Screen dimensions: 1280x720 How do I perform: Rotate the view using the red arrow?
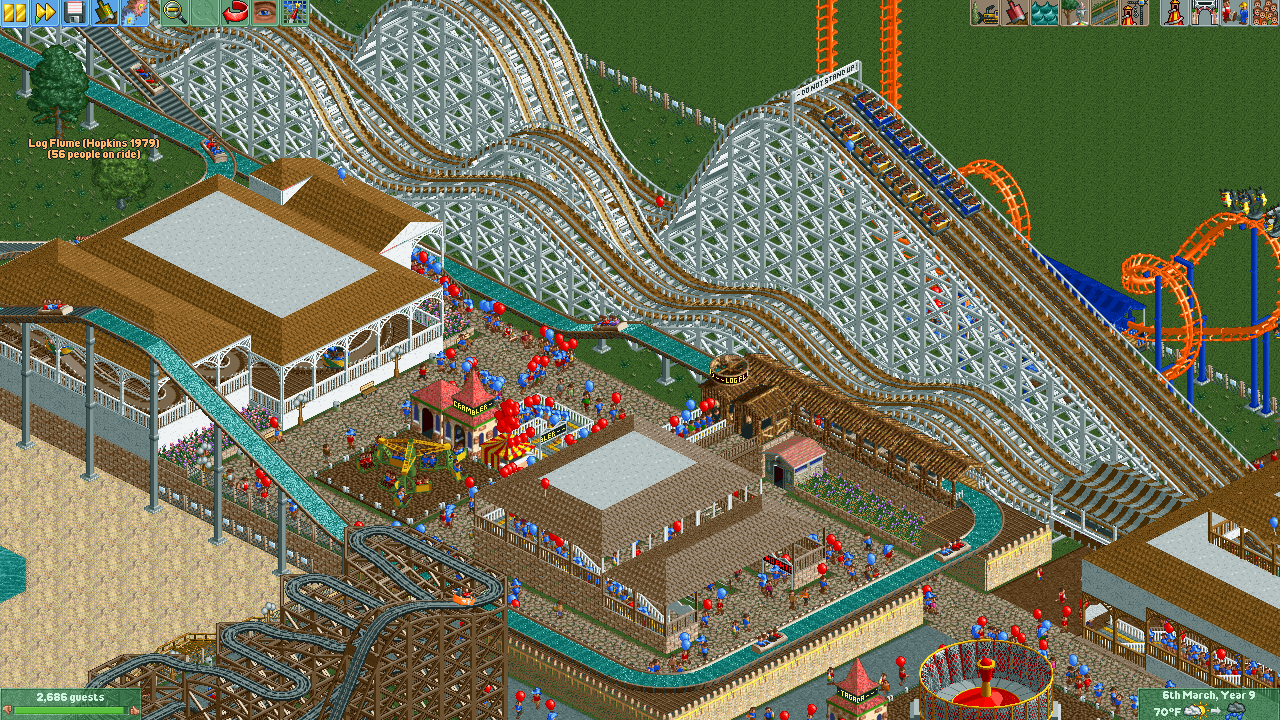pos(235,12)
